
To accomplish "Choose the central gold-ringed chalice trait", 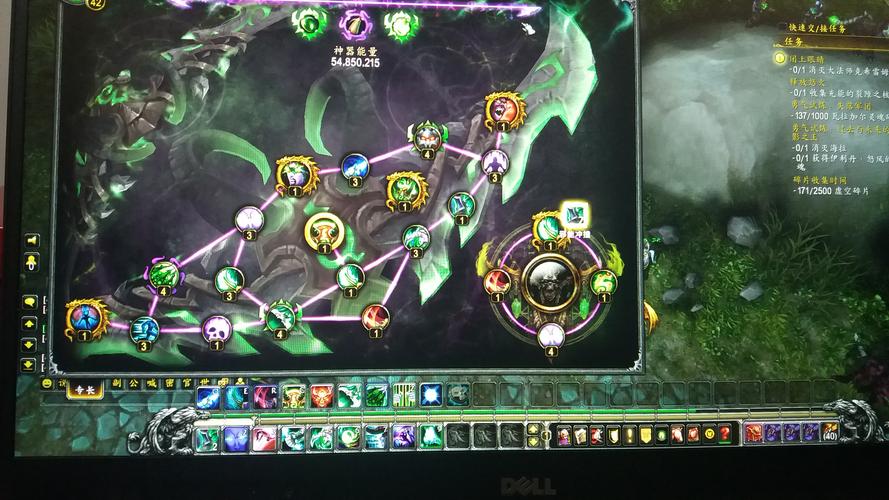I will coord(324,232).
